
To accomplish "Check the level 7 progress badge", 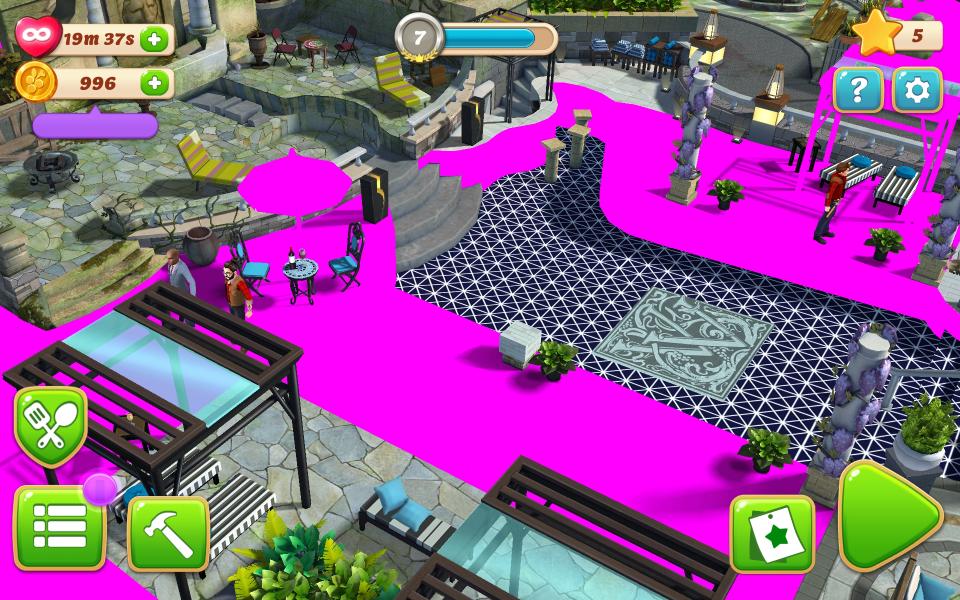I will click(419, 39).
